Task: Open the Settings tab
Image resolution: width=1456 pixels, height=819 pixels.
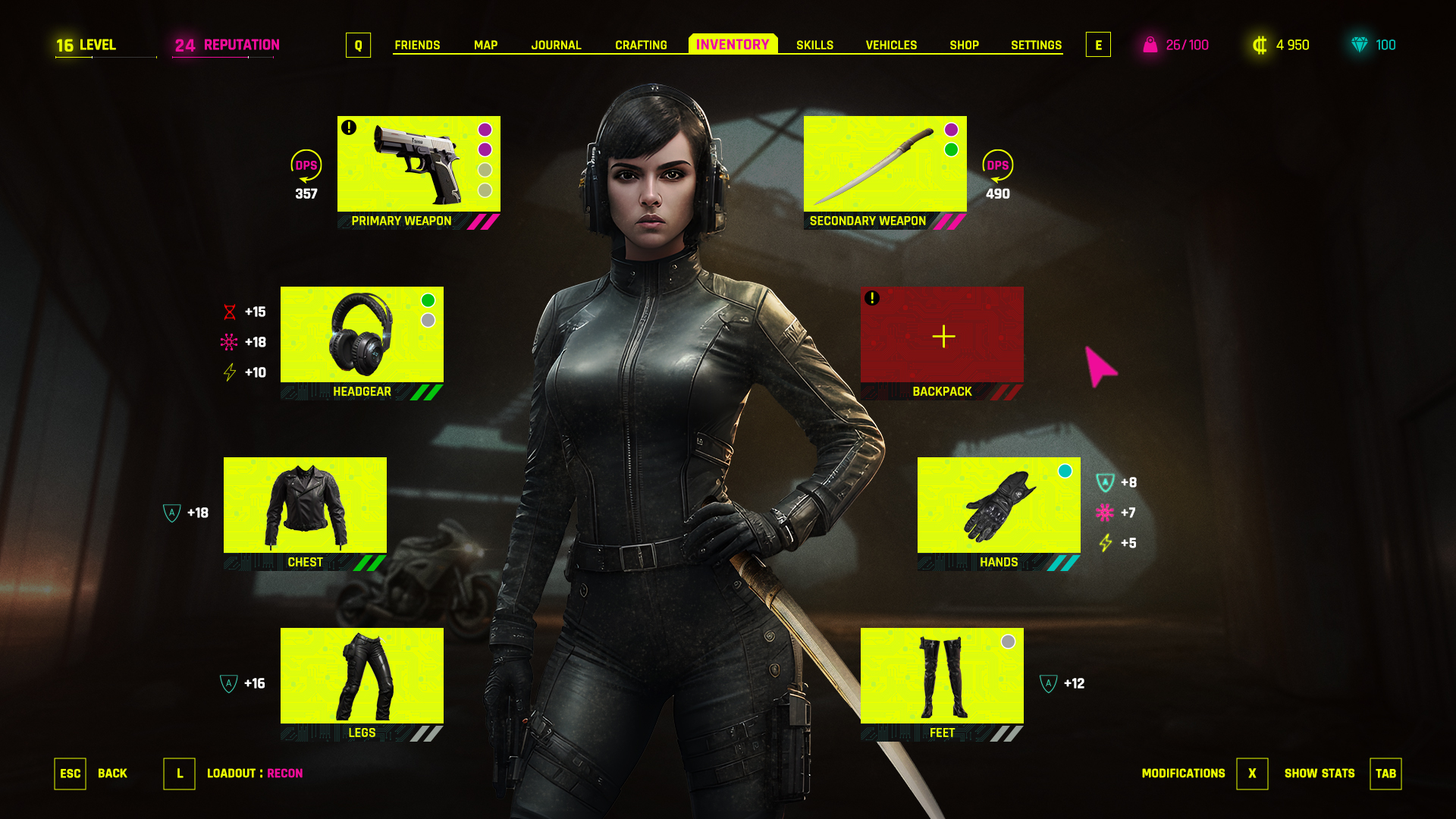Action: click(x=1036, y=45)
